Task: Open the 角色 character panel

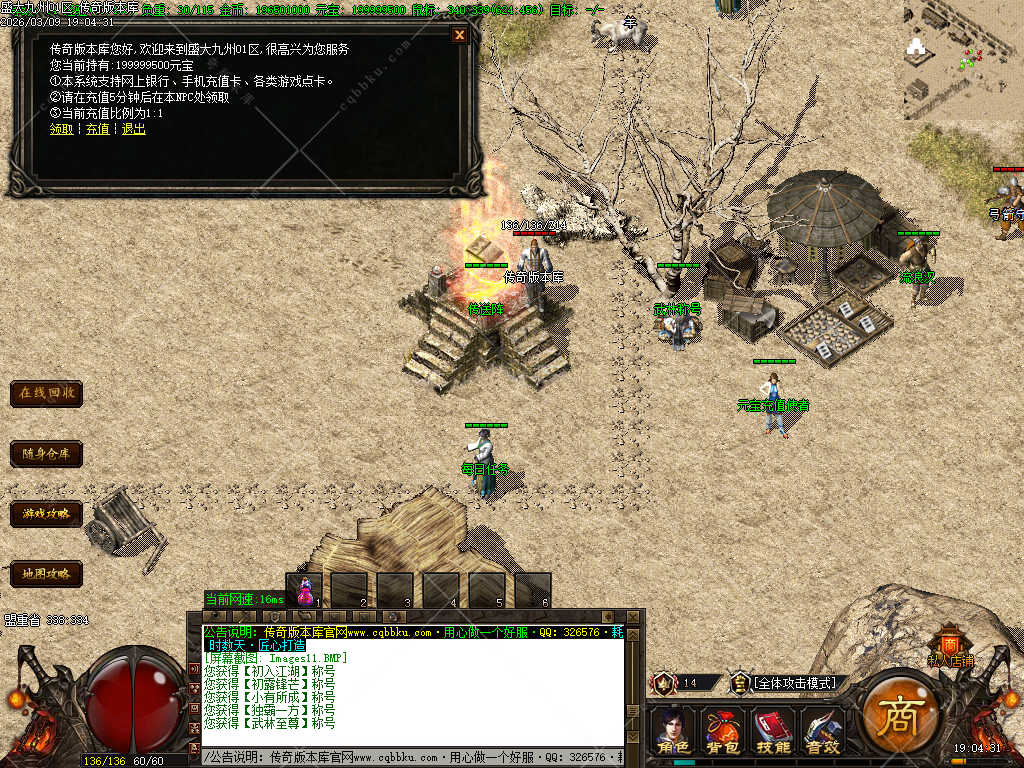Action: pyautogui.click(x=673, y=731)
